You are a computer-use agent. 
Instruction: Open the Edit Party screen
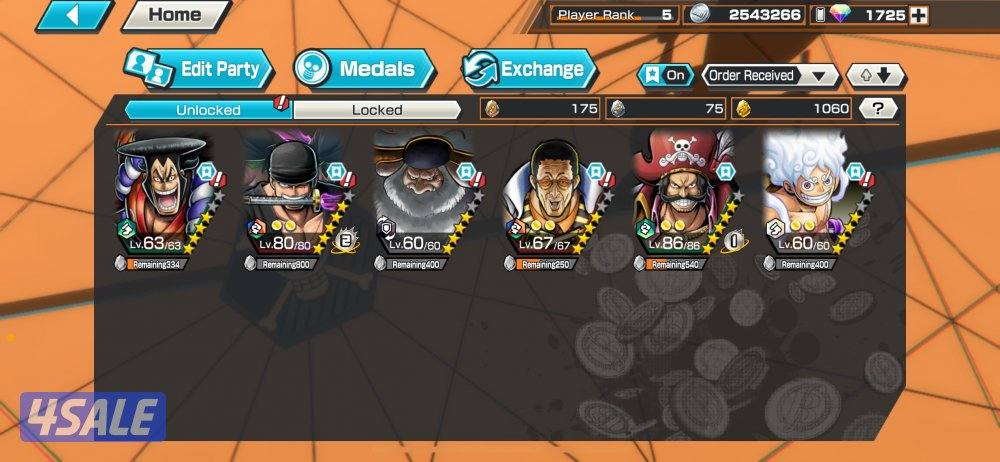198,69
